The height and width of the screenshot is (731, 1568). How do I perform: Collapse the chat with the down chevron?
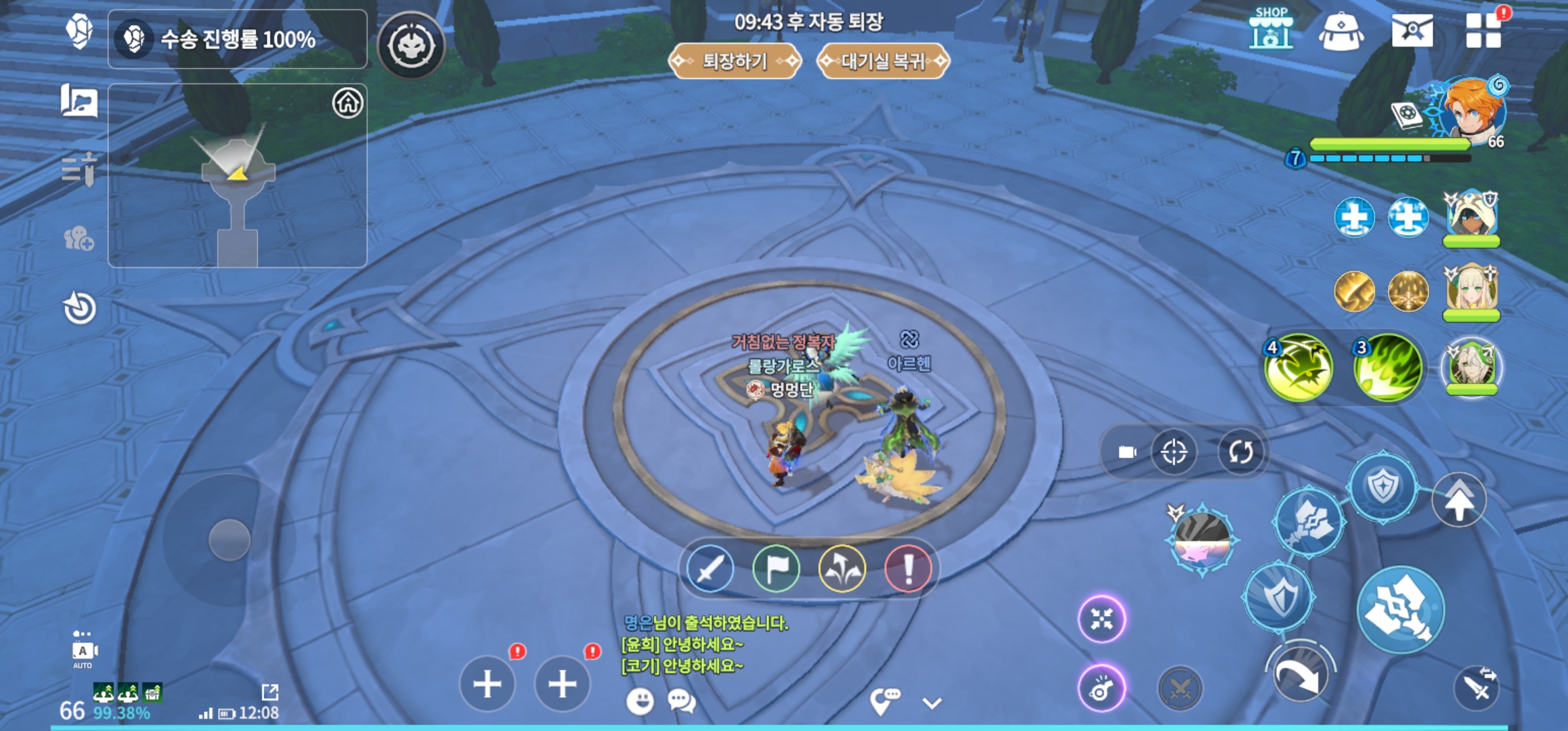point(932,703)
